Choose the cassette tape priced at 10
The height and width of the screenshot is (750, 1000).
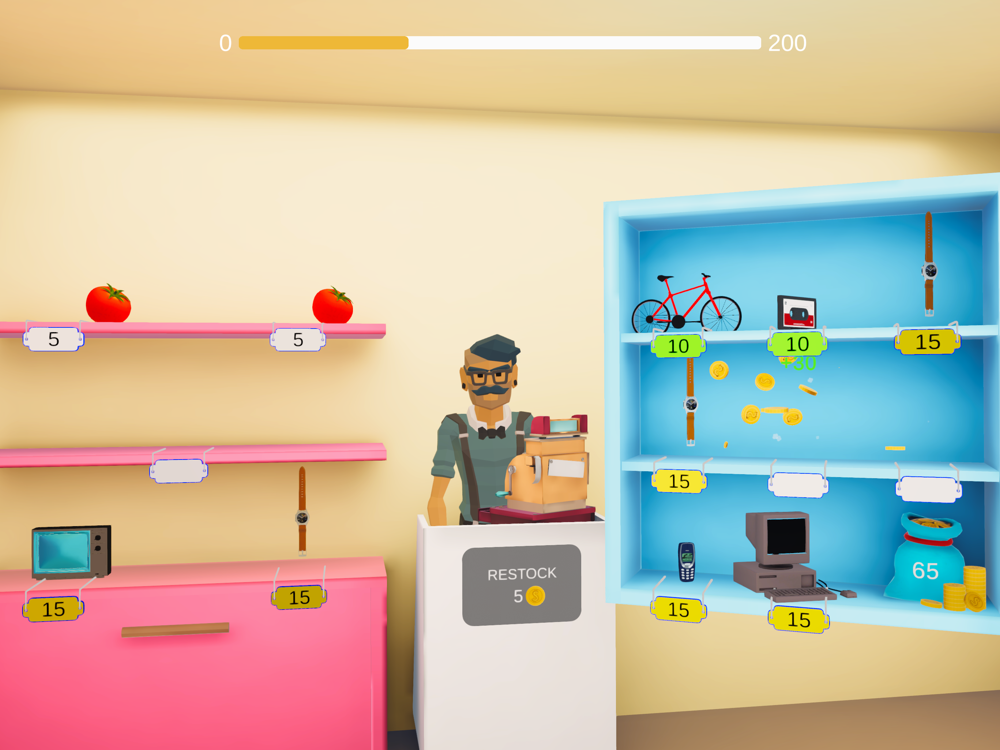click(x=796, y=312)
